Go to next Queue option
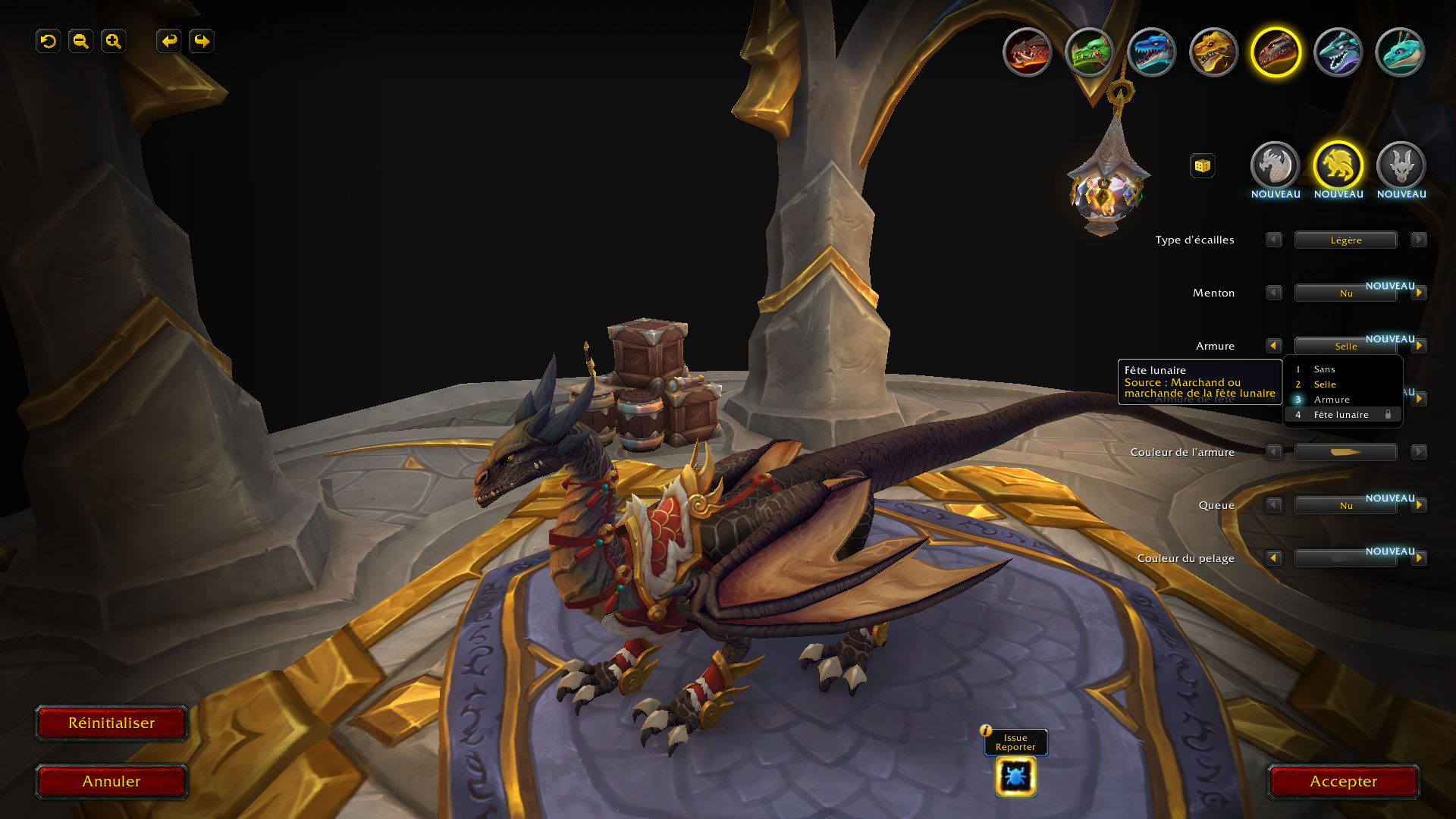The width and height of the screenshot is (1456, 819). 1418,505
